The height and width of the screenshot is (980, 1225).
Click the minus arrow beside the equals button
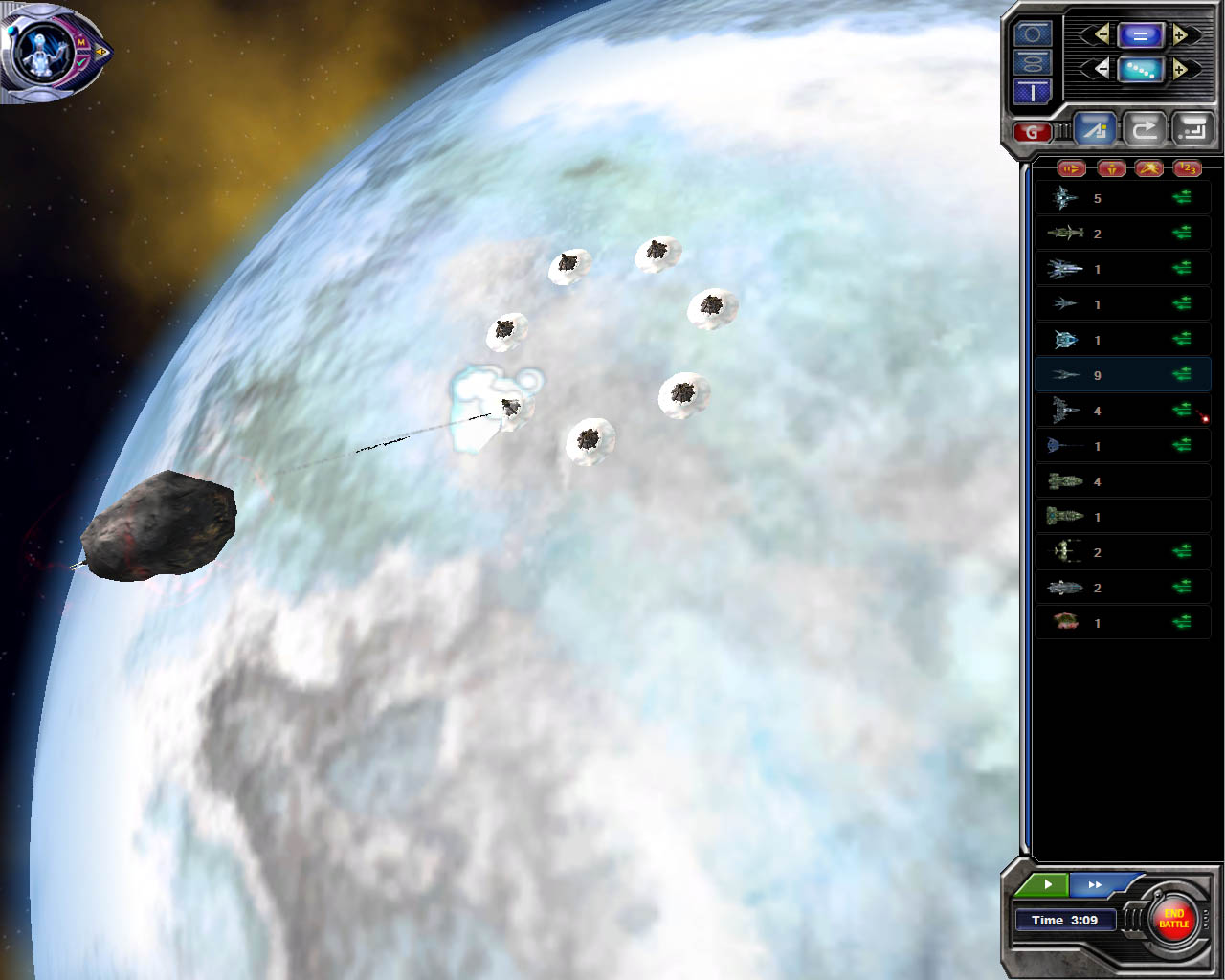pos(1102,35)
